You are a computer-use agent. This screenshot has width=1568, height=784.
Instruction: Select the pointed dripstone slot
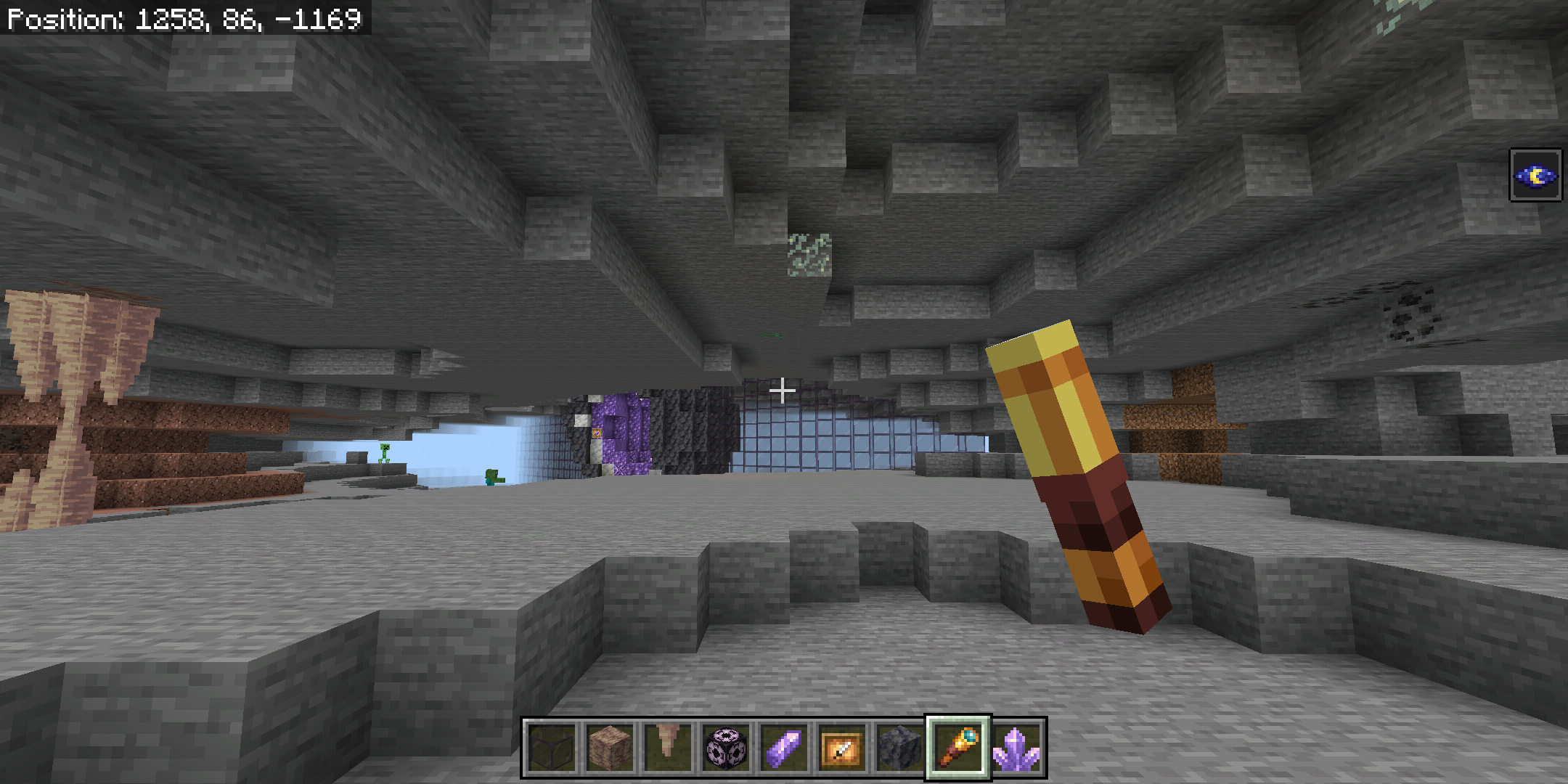click(x=667, y=748)
